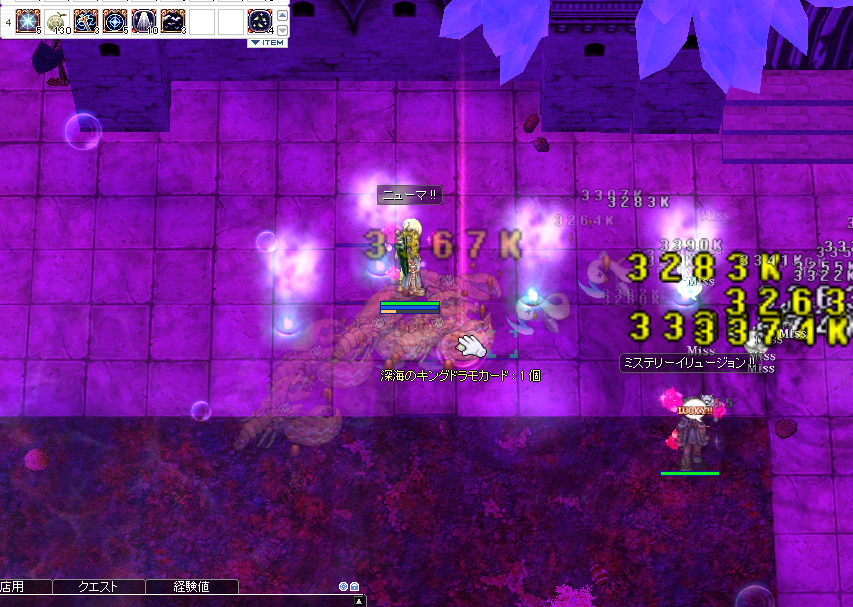Use the dark night-sky bats skill
The height and width of the screenshot is (607, 853).
[173, 21]
